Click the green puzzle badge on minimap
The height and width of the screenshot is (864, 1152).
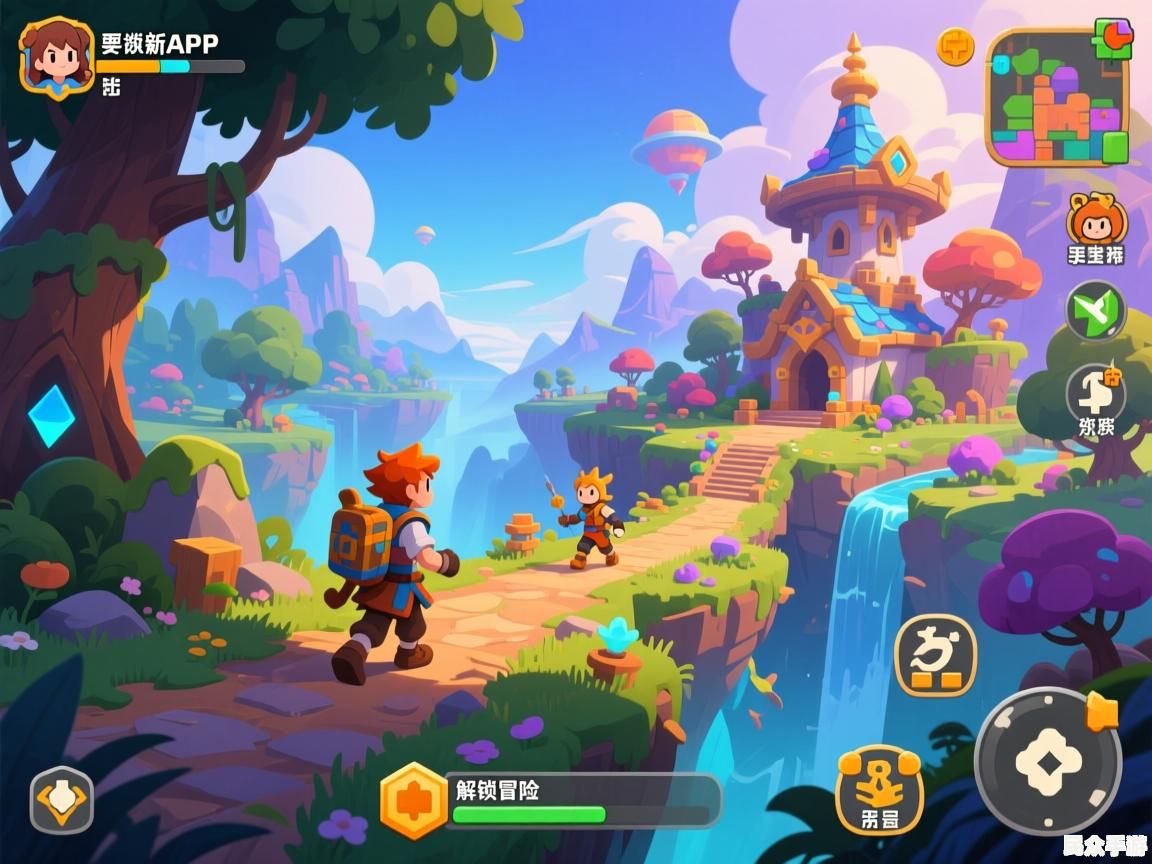(x=1112, y=39)
